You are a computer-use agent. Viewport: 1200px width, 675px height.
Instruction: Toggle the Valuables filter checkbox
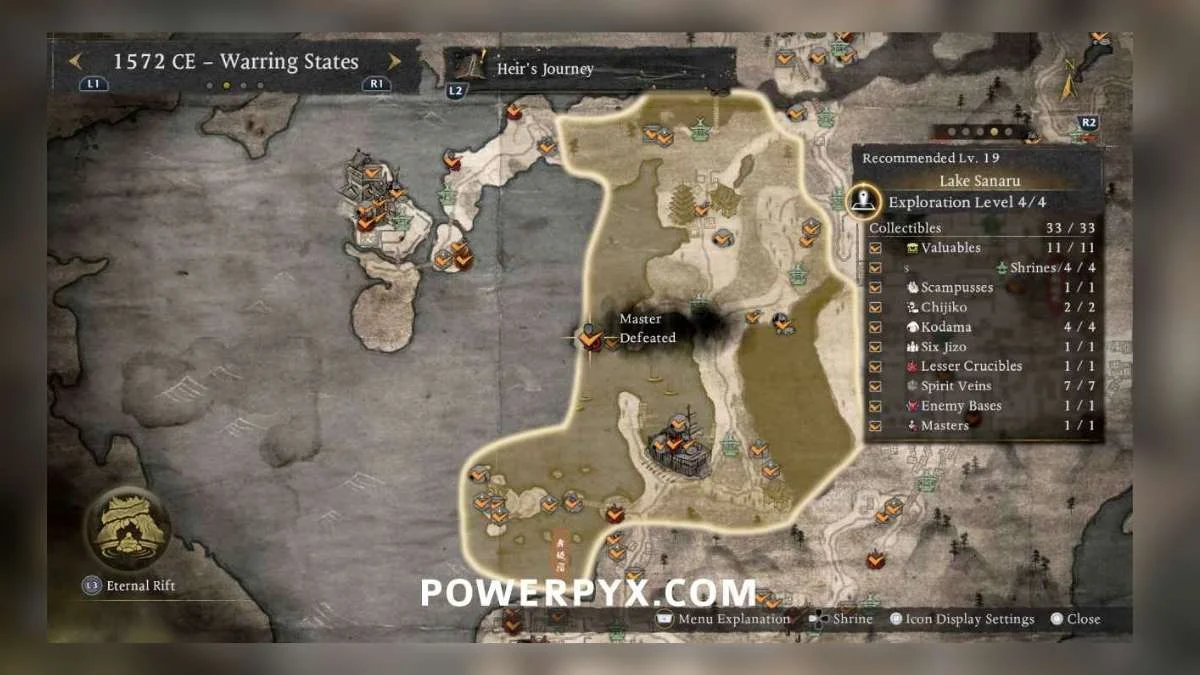(876, 248)
